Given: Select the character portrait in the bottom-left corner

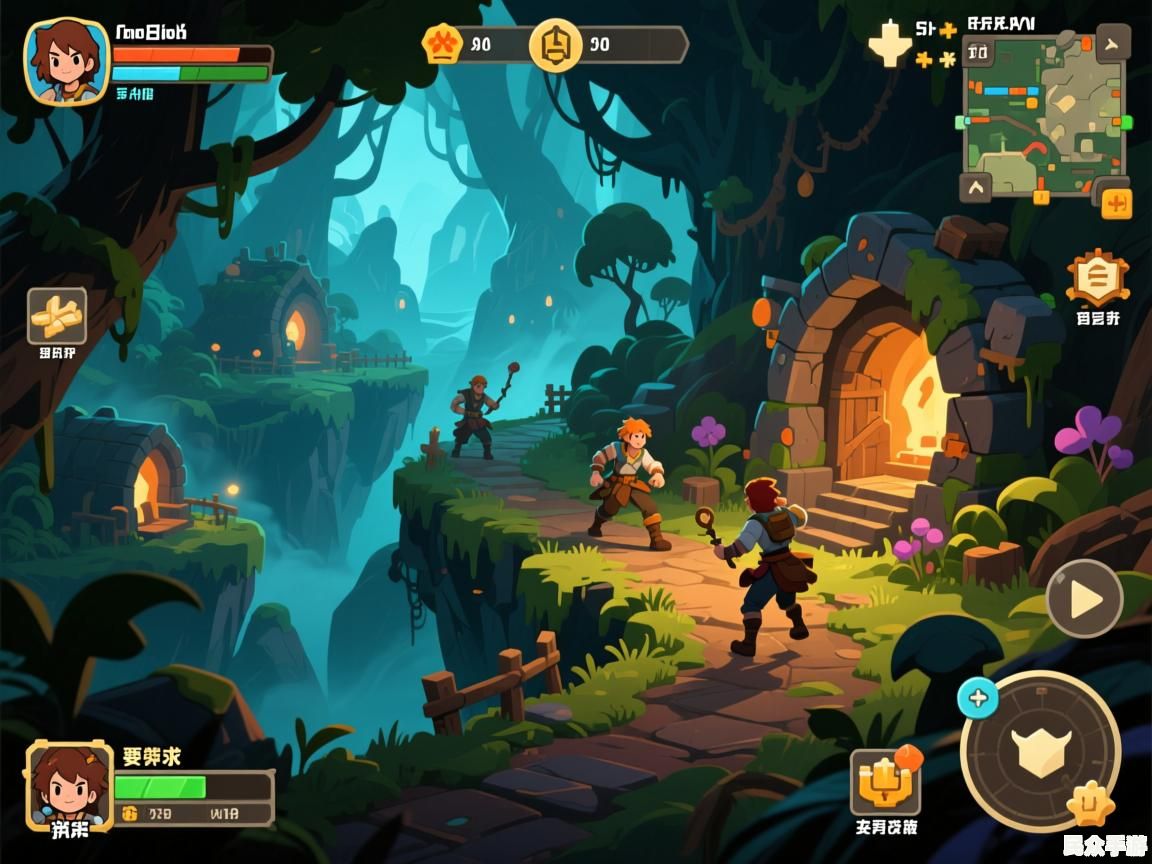Looking at the screenshot, I should 69,786.
